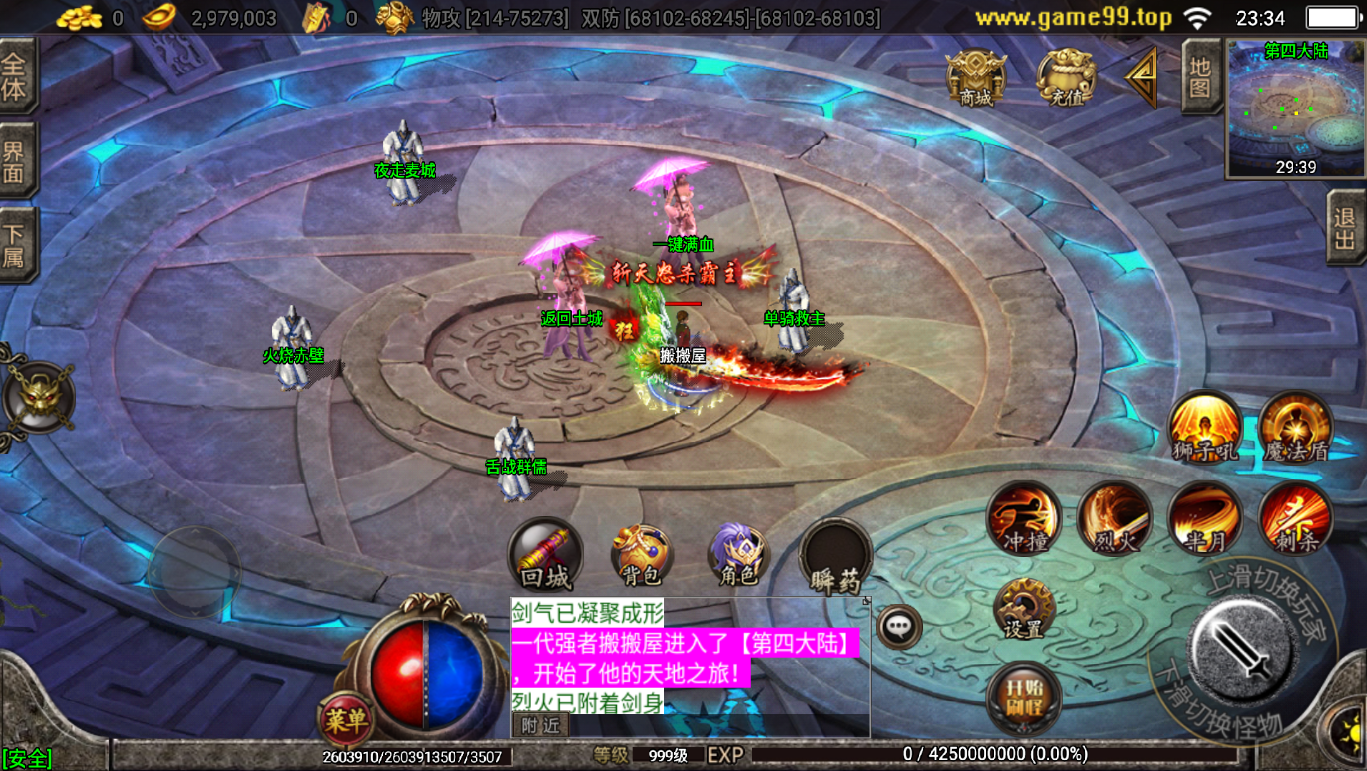Click the 第四大陆 minimap
Image resolution: width=1367 pixels, height=771 pixels.
click(1295, 108)
